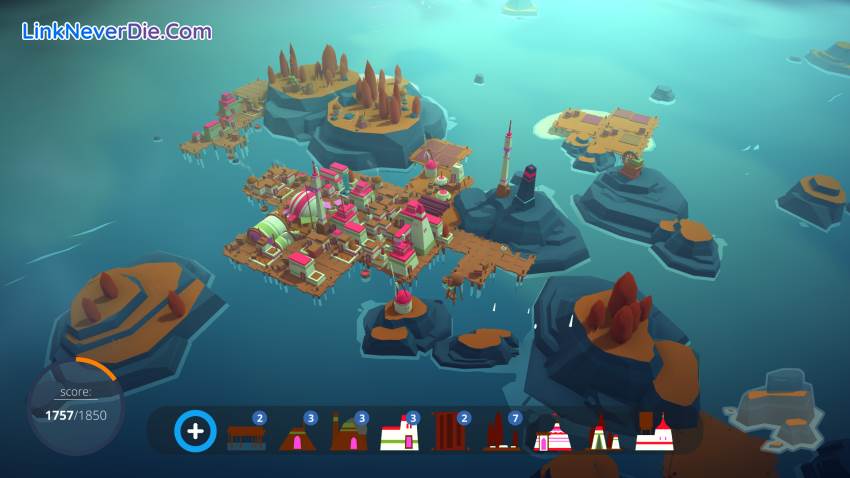Open the LinkNeverDie.Com watermark link

point(117,31)
